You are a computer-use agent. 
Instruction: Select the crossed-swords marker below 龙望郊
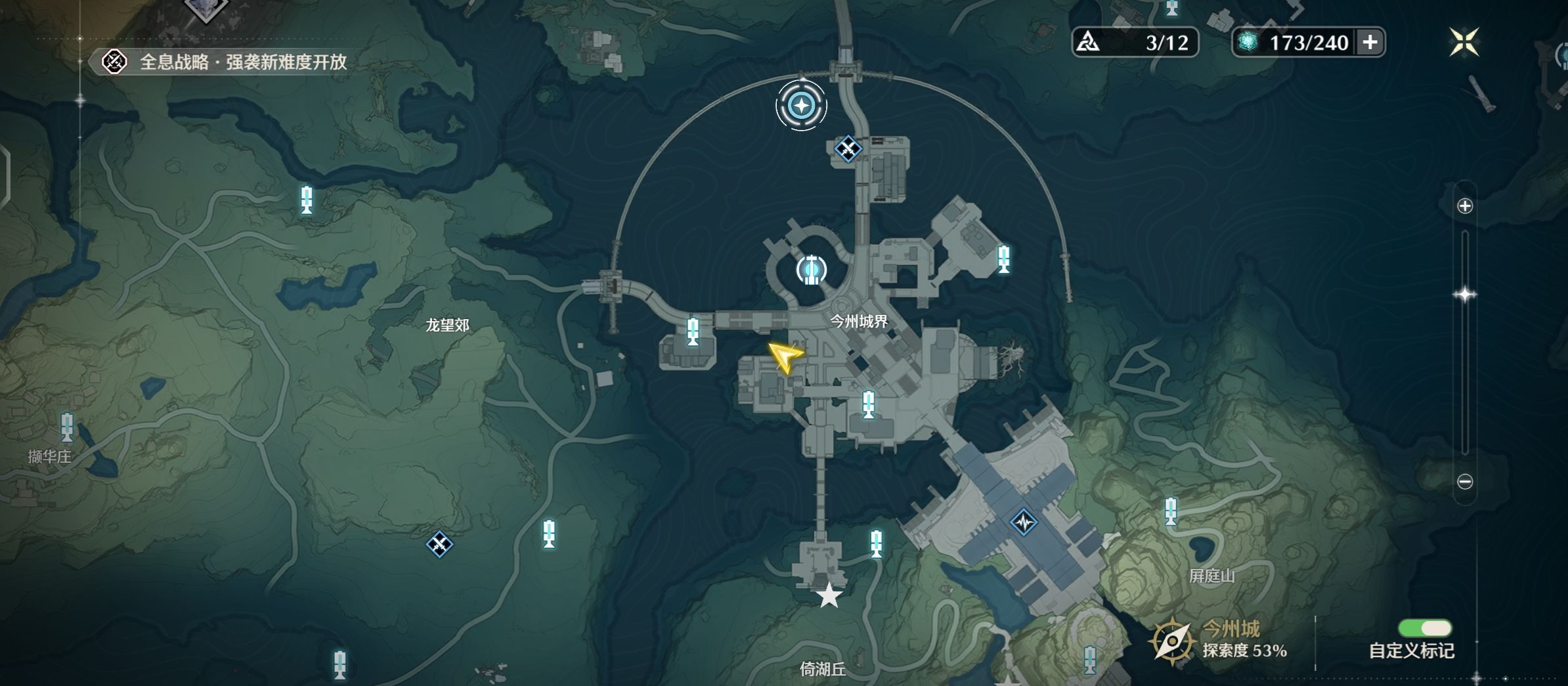tap(439, 544)
